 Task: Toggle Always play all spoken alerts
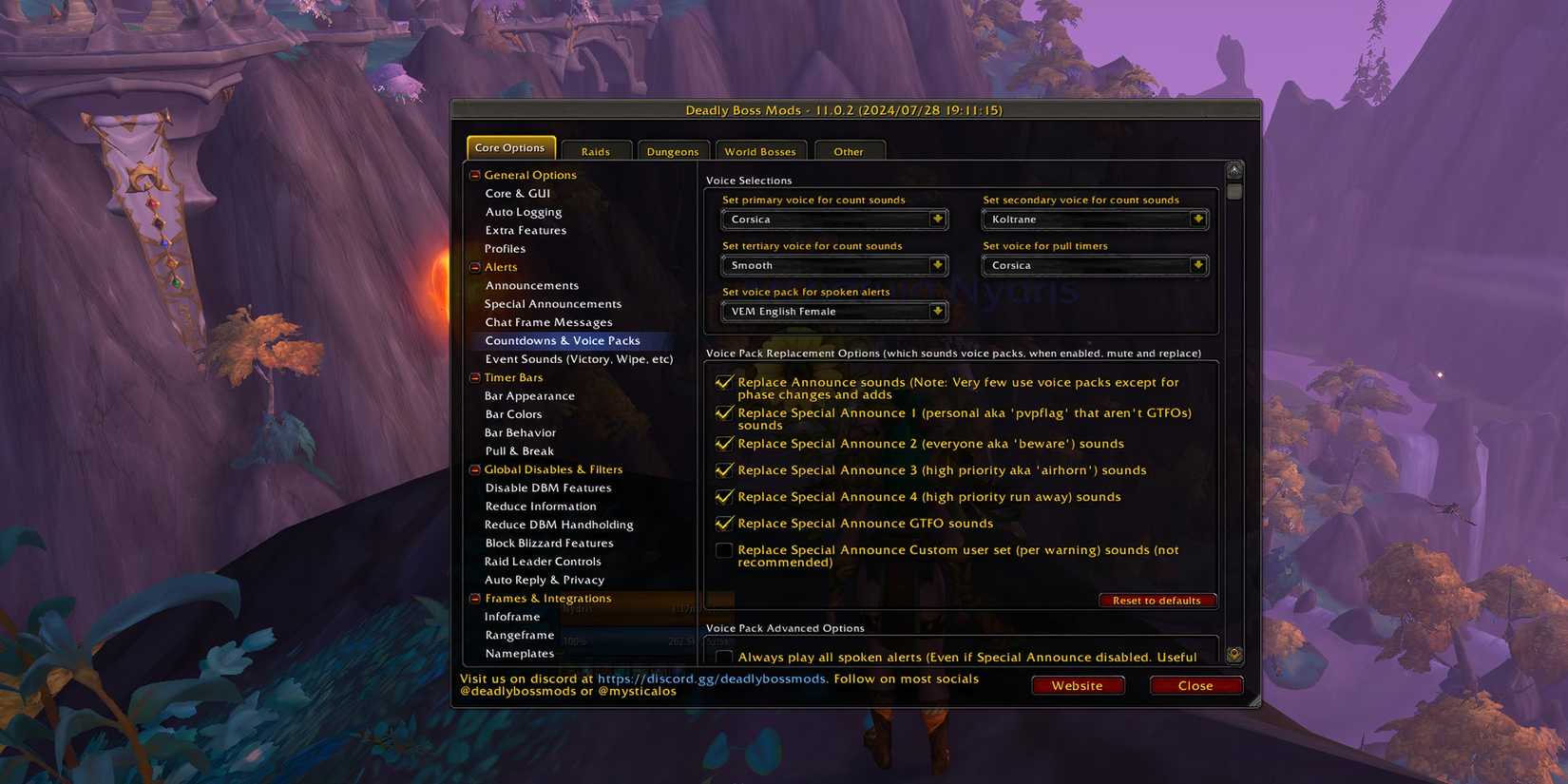point(724,657)
